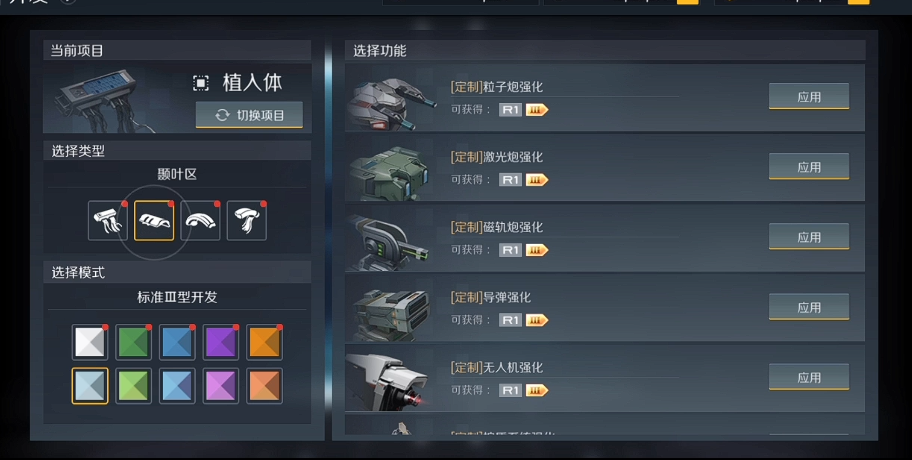This screenshot has height=460, width=912.
Task: Select the highlighted 颞叶区 implant type icon
Action: 154,221
